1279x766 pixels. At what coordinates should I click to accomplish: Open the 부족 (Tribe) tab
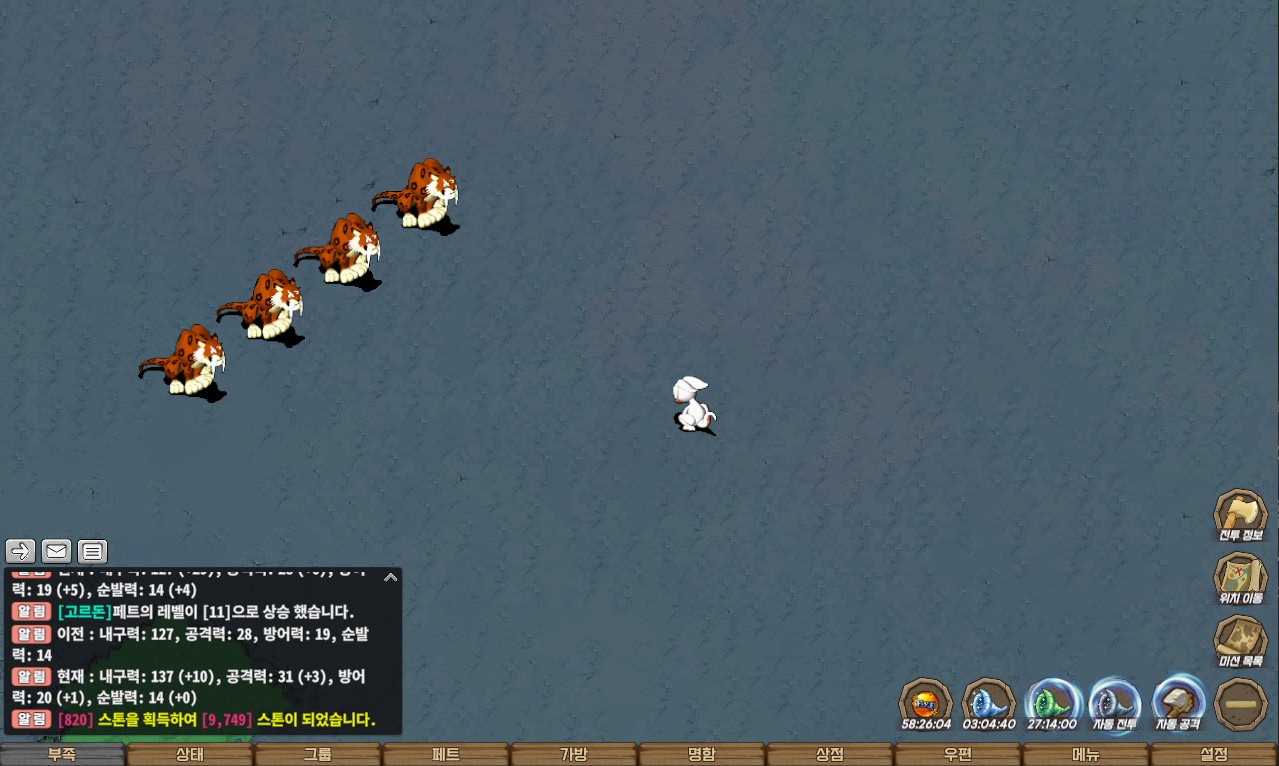coord(62,755)
